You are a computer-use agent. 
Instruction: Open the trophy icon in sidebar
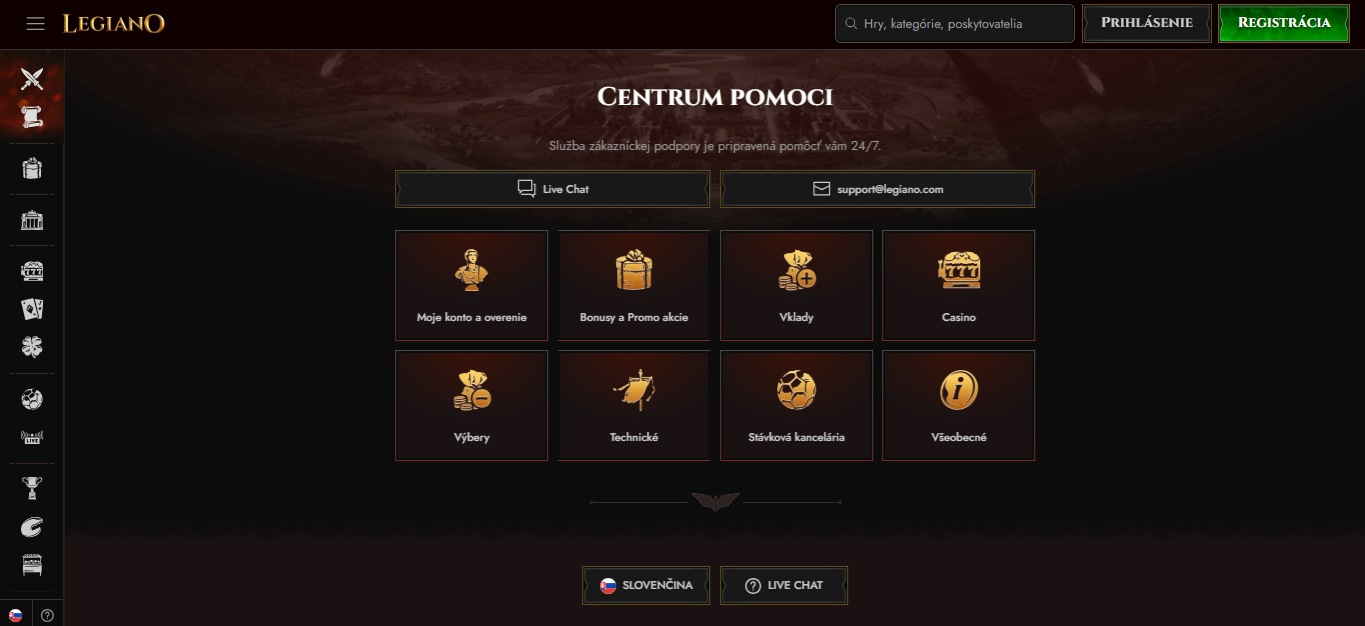[x=32, y=488]
